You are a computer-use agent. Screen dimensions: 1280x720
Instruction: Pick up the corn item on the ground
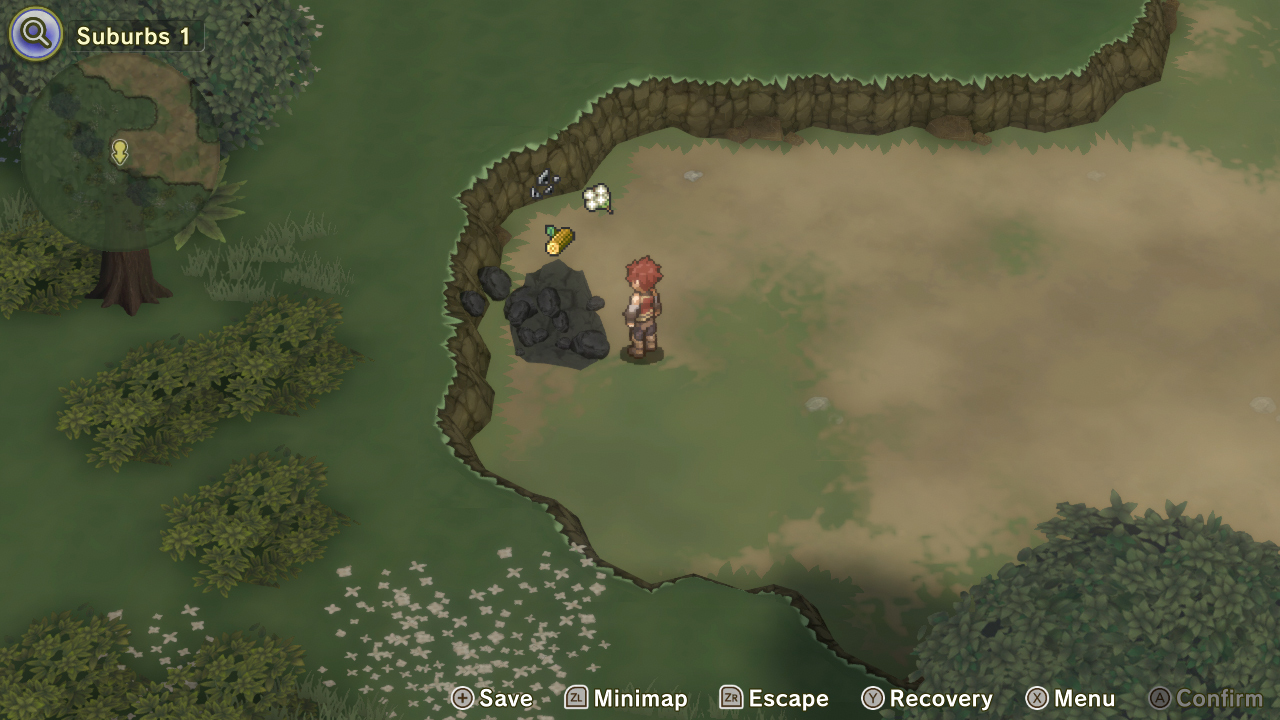pos(557,238)
